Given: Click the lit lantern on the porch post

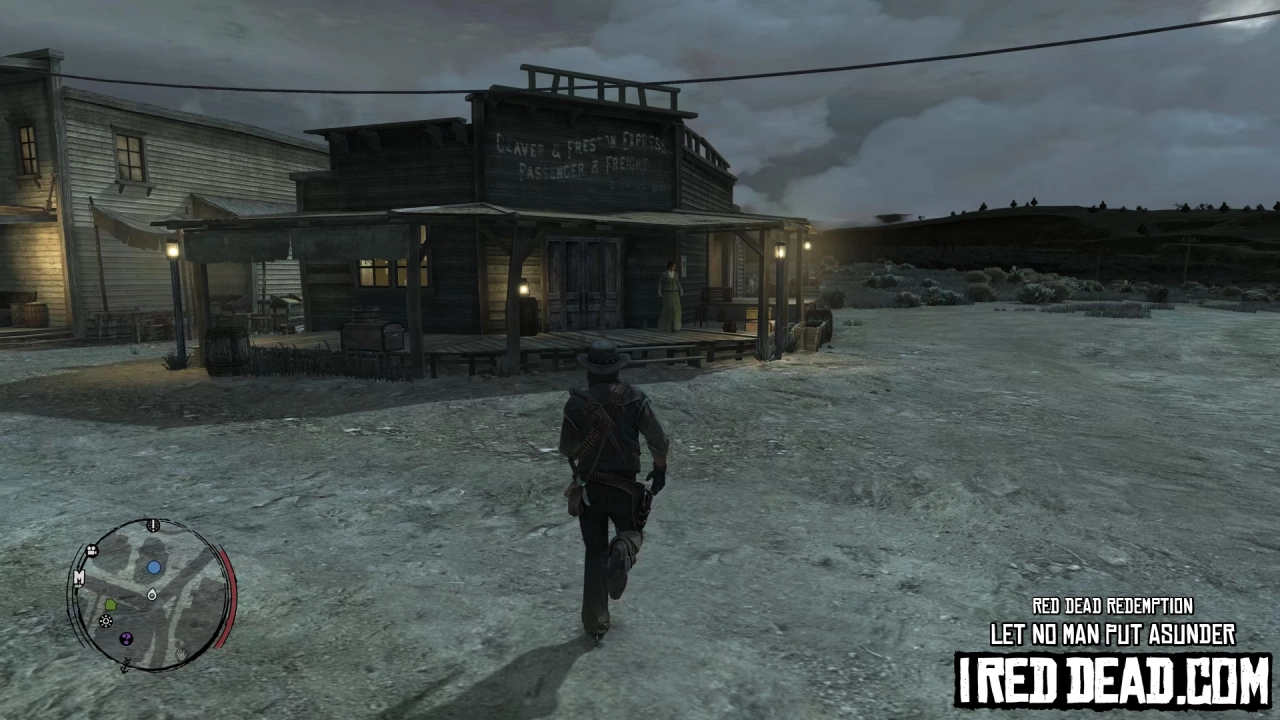Looking at the screenshot, I should click(x=779, y=250).
